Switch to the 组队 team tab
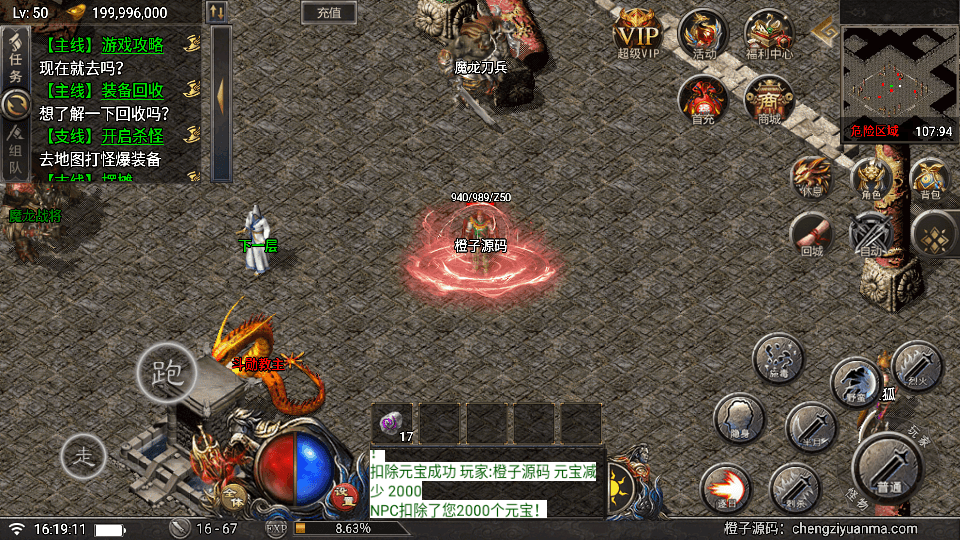Image resolution: width=960 pixels, height=540 pixels. click(15, 152)
